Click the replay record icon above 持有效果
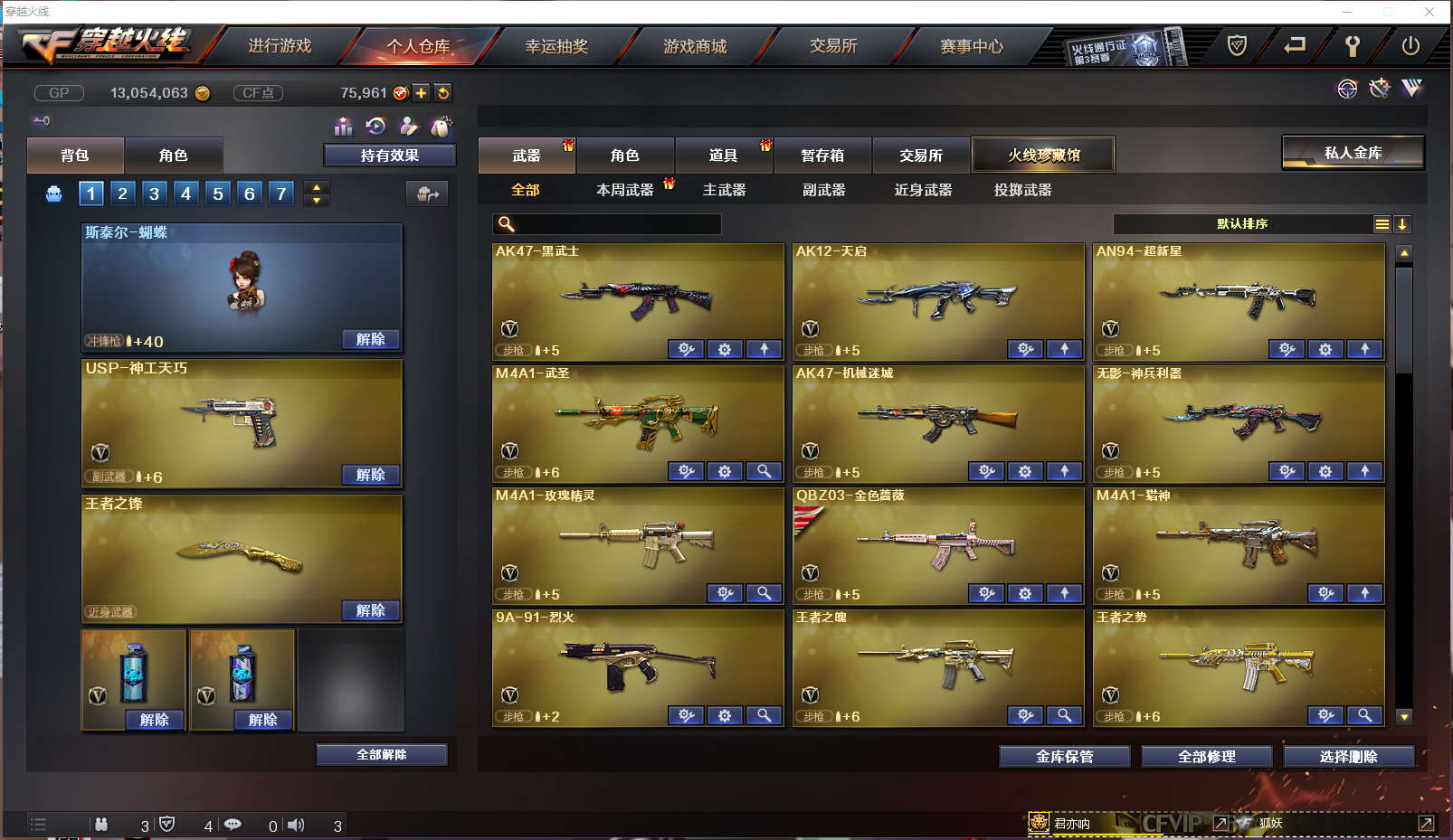The height and width of the screenshot is (840, 1453). (x=375, y=127)
